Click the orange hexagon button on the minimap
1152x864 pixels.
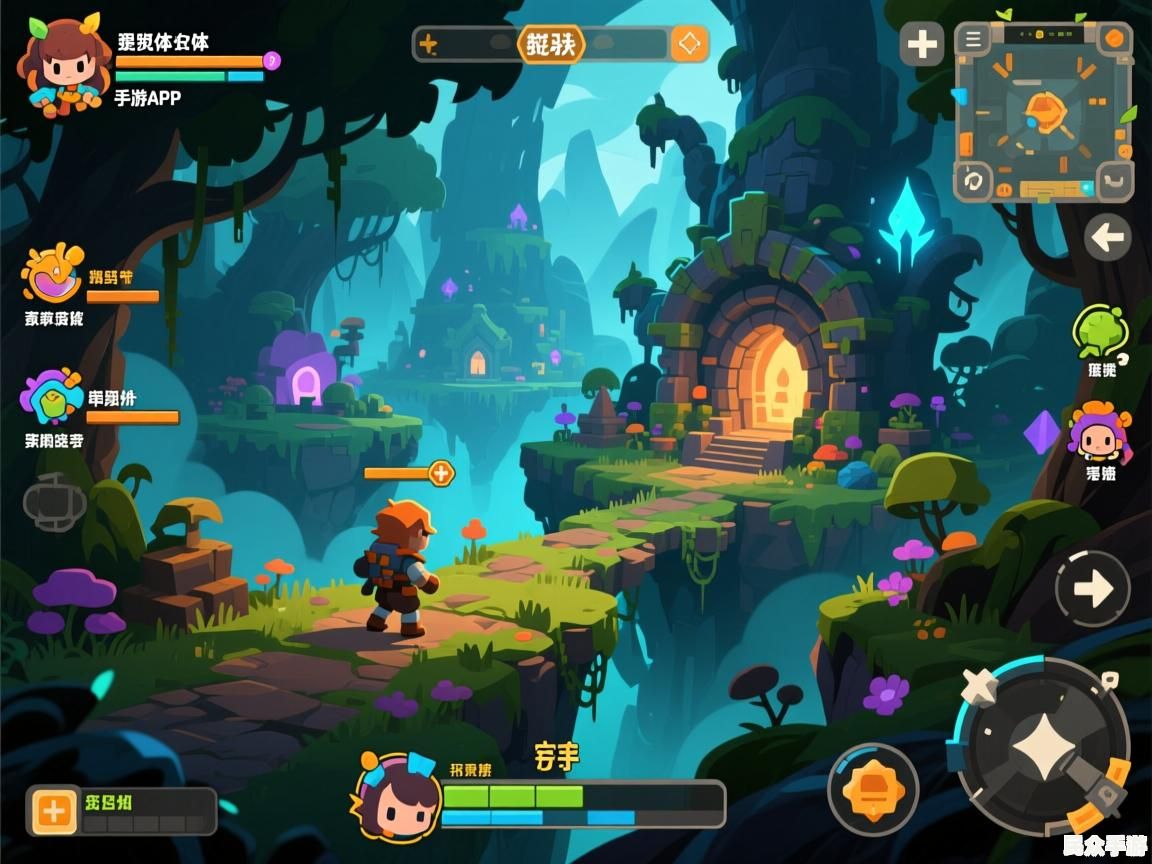click(1113, 40)
